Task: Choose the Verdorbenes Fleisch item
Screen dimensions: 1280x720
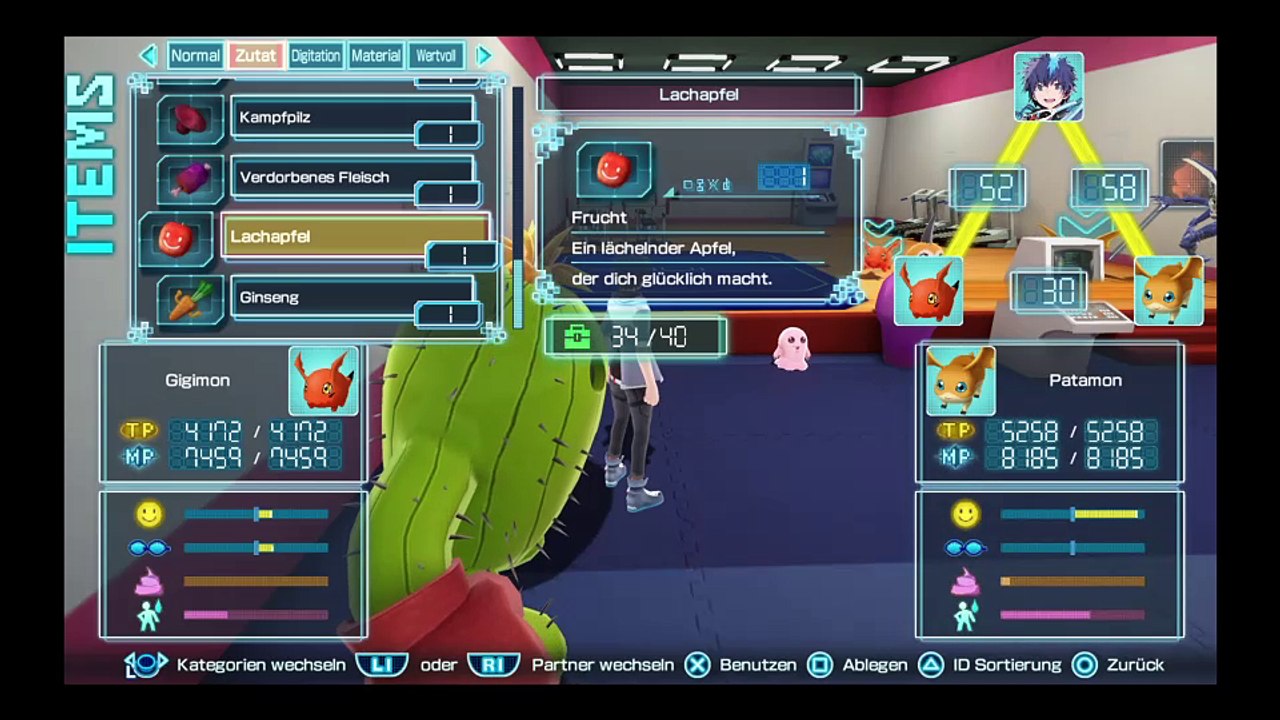Action: point(352,178)
